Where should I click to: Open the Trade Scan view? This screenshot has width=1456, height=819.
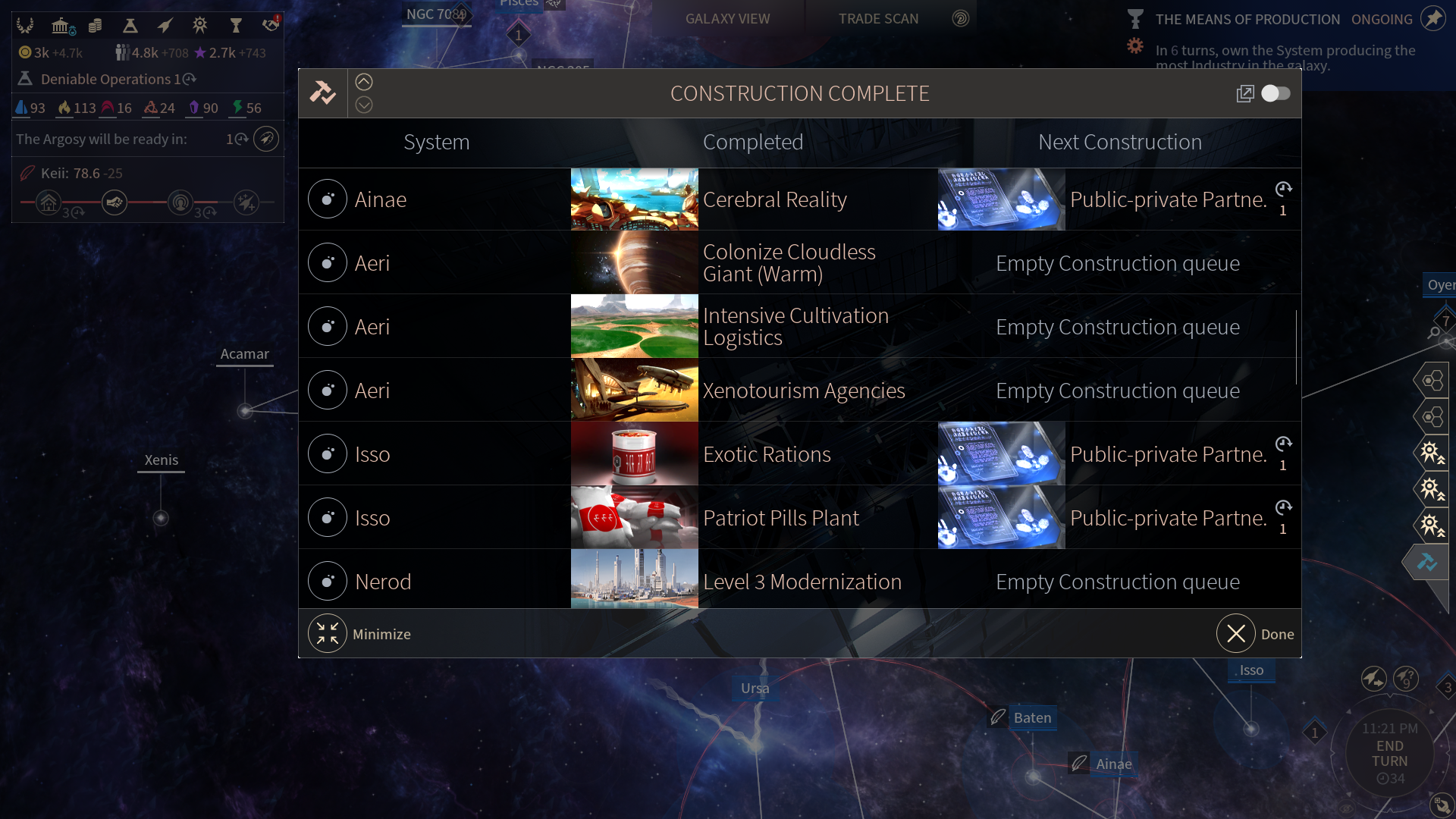pos(878,19)
